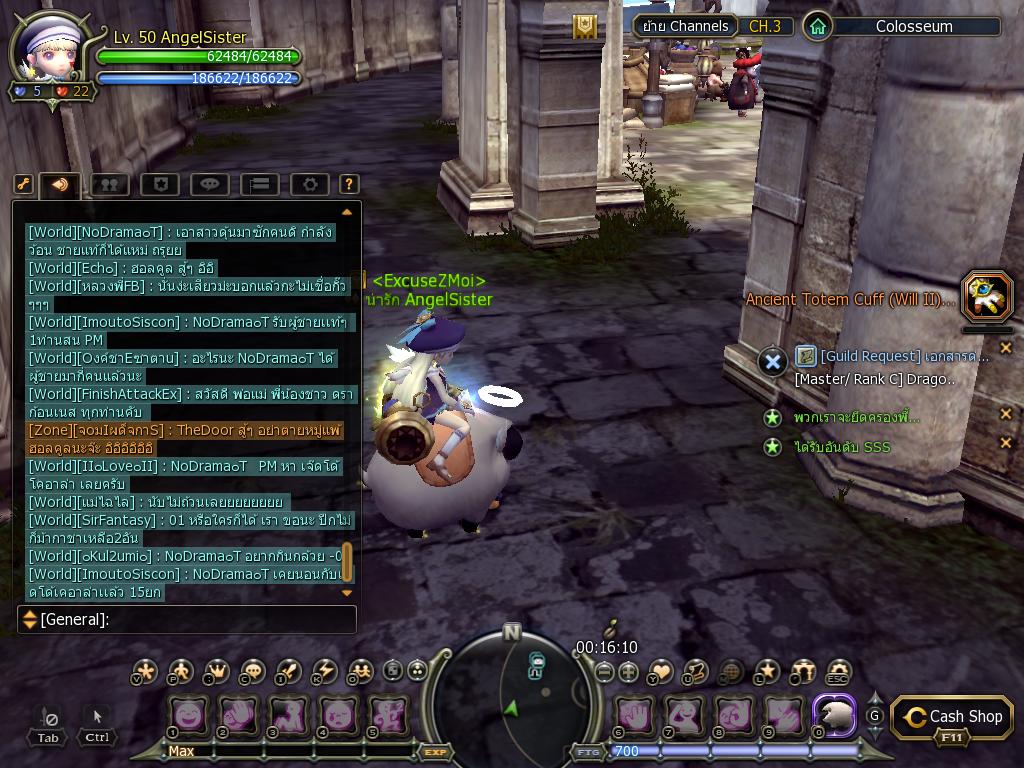Viewport: 1024px width, 768px height.
Task: Switch to the party chat tab
Action: [x=109, y=184]
